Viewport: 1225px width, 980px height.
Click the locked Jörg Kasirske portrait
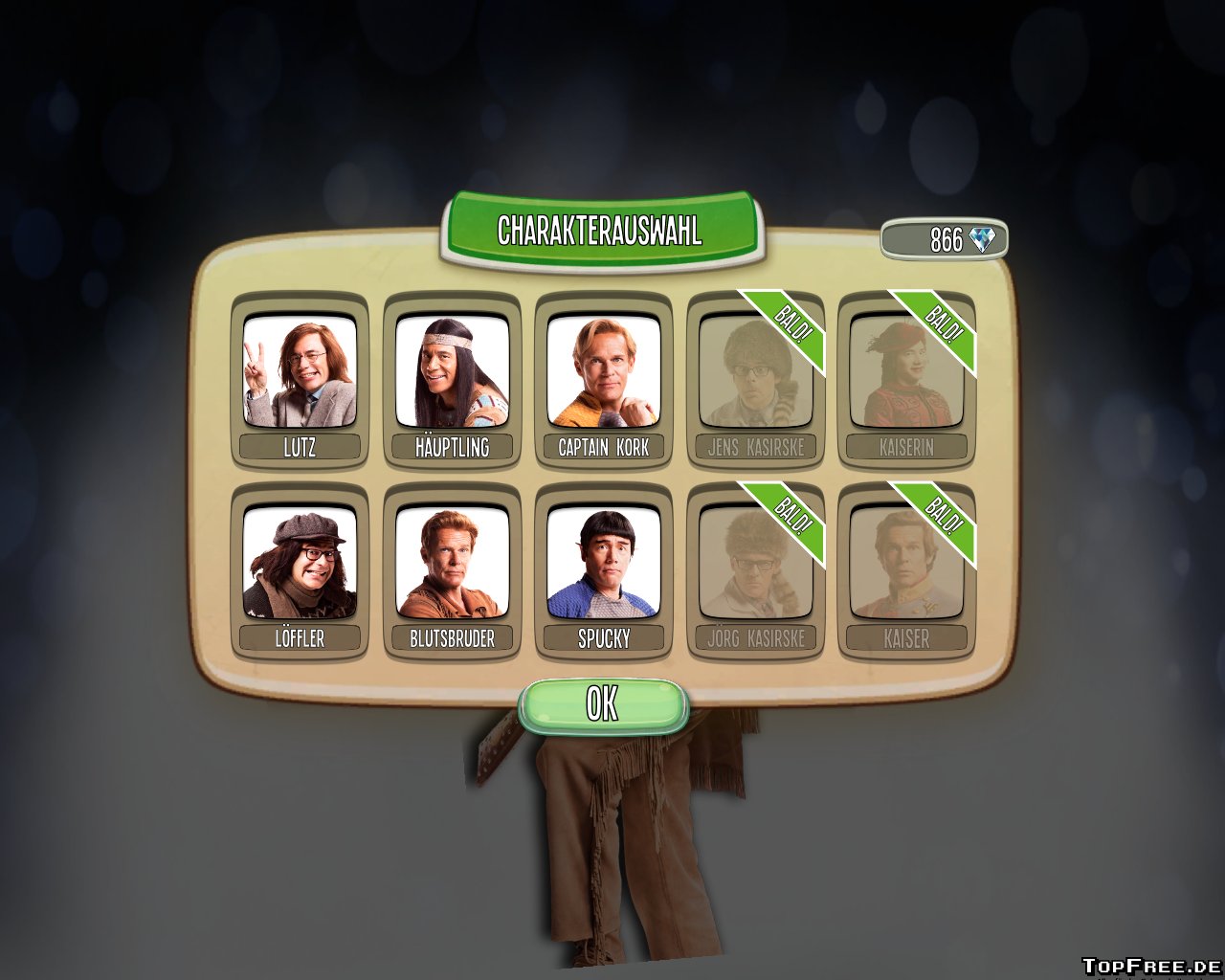click(x=755, y=565)
